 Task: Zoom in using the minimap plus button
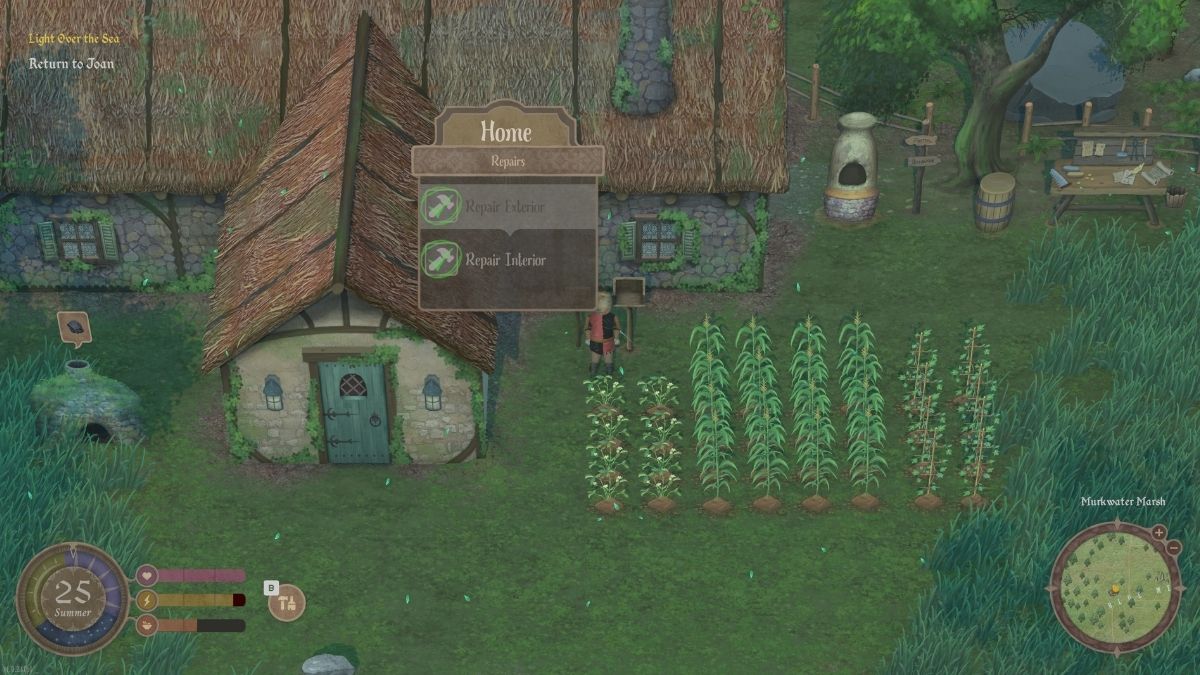1158,532
